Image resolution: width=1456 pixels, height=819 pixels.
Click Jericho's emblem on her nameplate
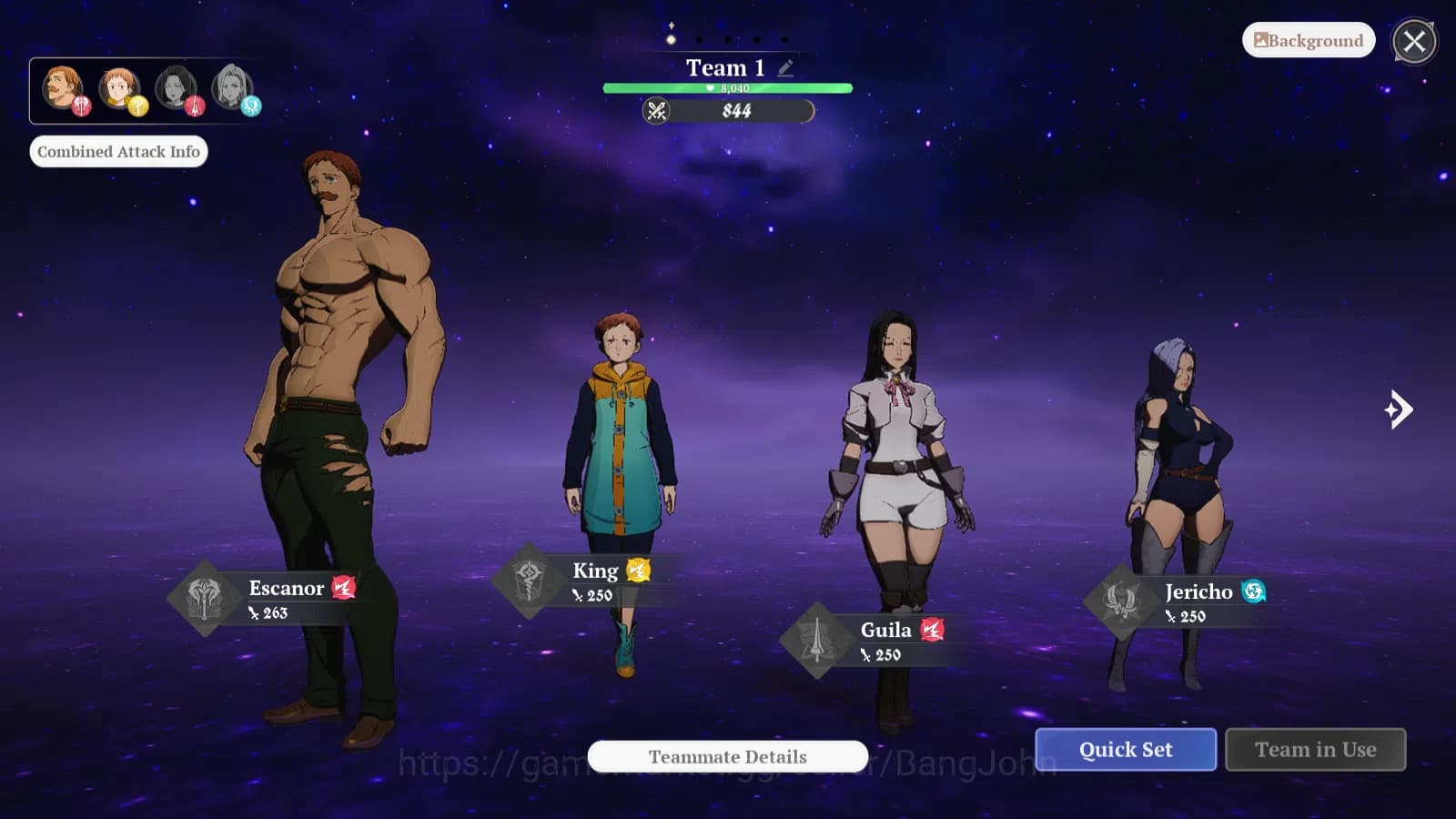[x=1120, y=602]
